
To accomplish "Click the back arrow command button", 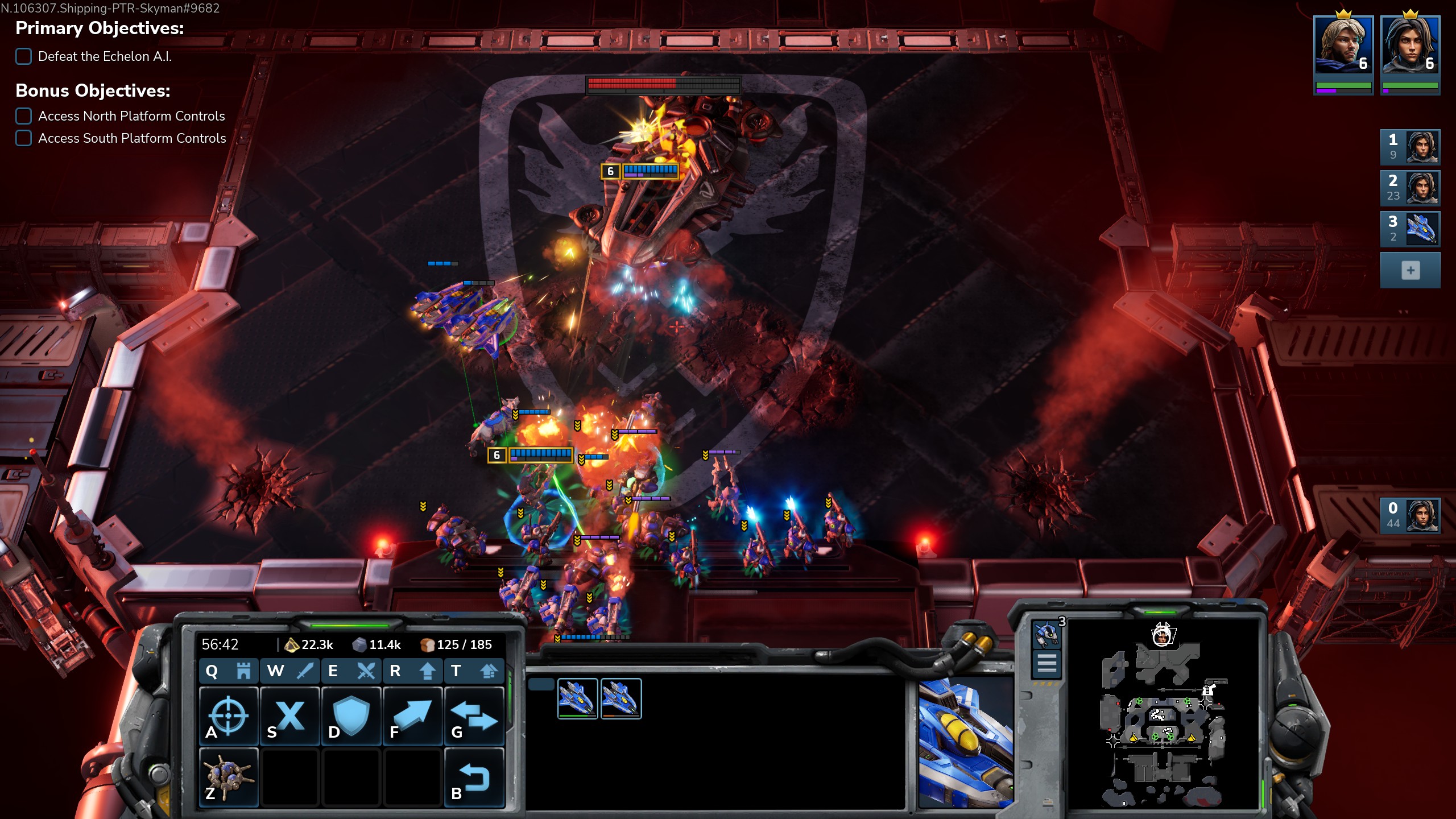I will click(474, 777).
